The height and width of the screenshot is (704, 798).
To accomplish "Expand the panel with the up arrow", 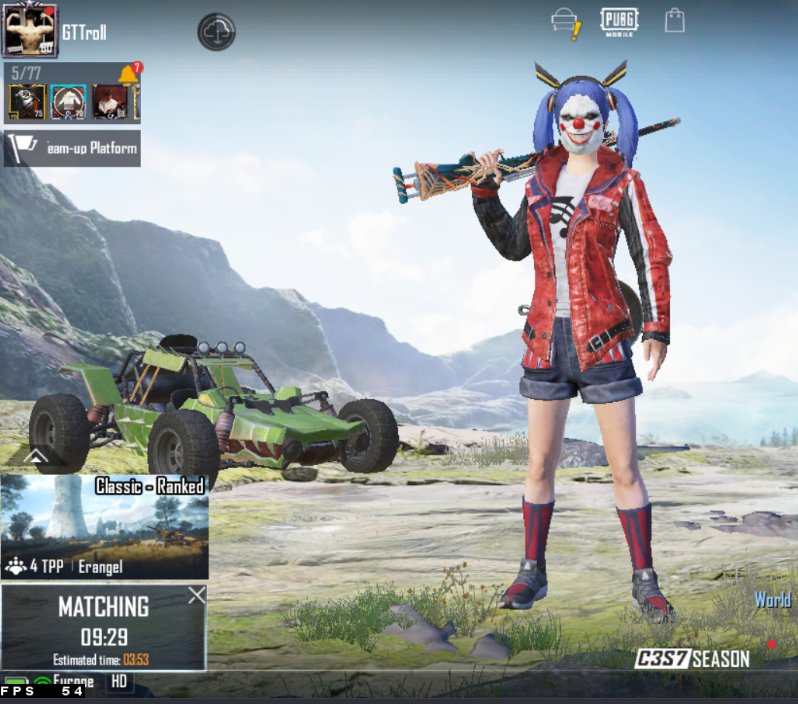I will coord(35,457).
